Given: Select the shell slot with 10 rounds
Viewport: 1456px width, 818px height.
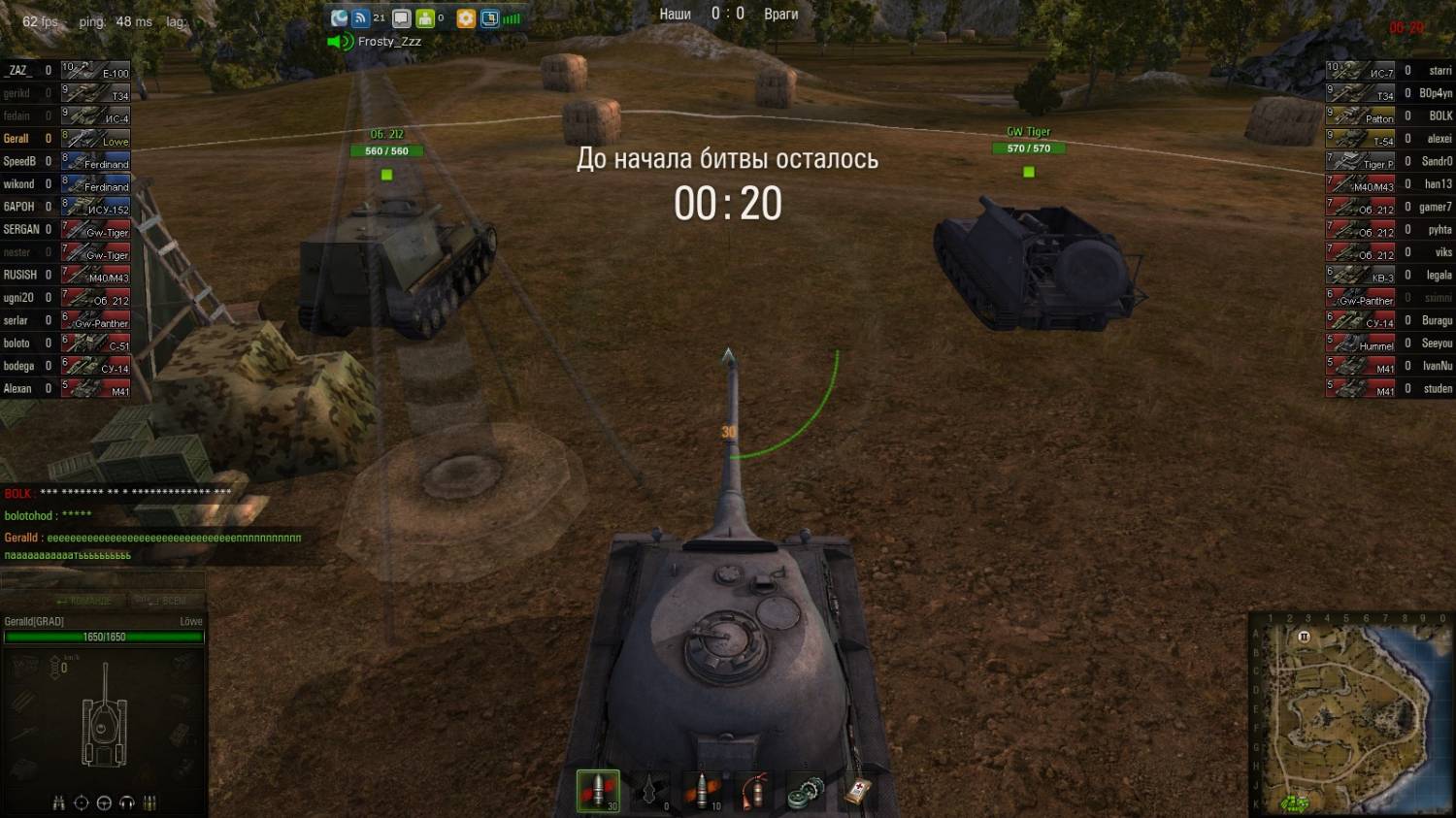Looking at the screenshot, I should [703, 791].
